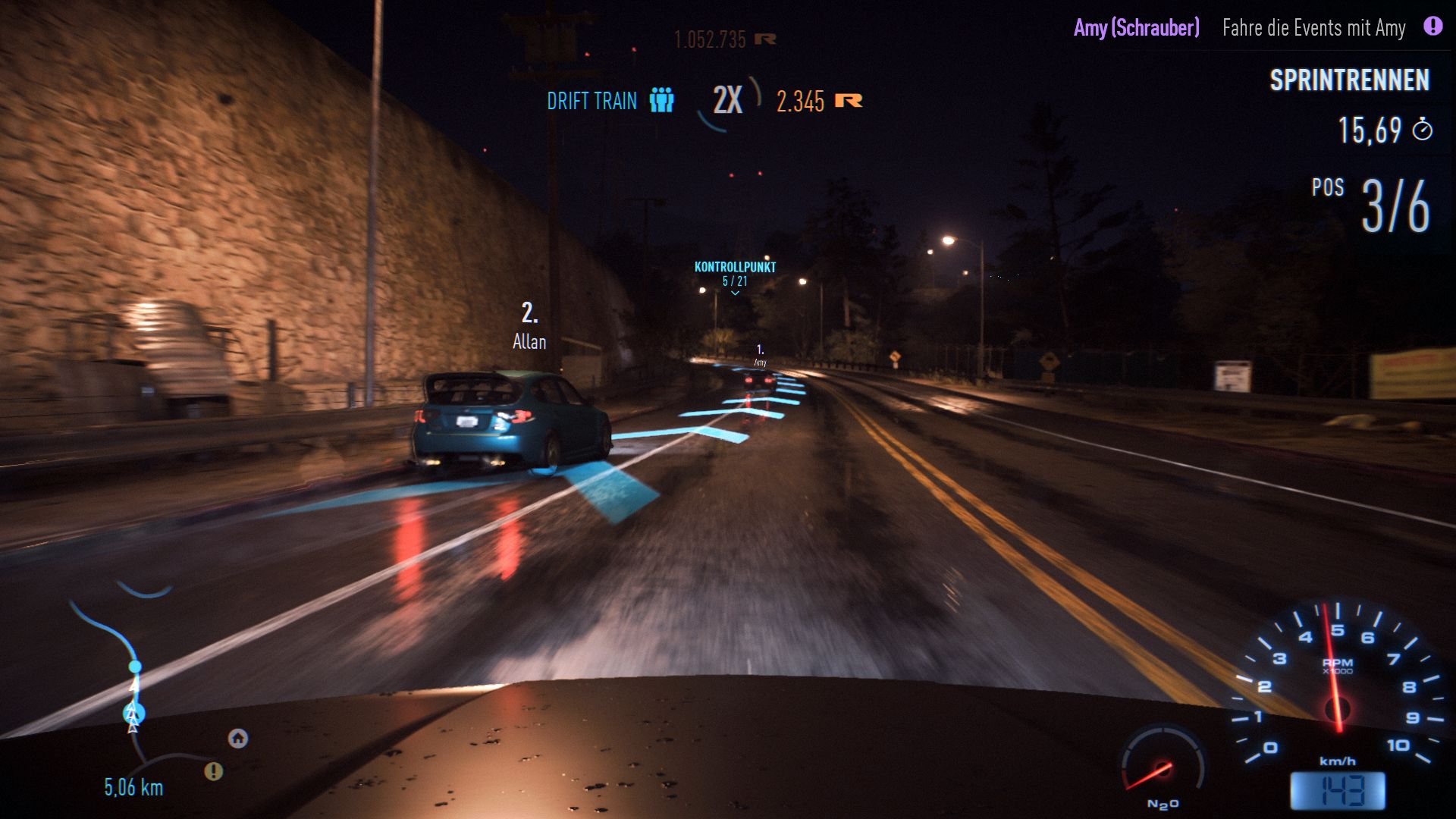Expand the chevron under Kontrollpunkt 5/21
The image size is (1456, 819).
734,291
